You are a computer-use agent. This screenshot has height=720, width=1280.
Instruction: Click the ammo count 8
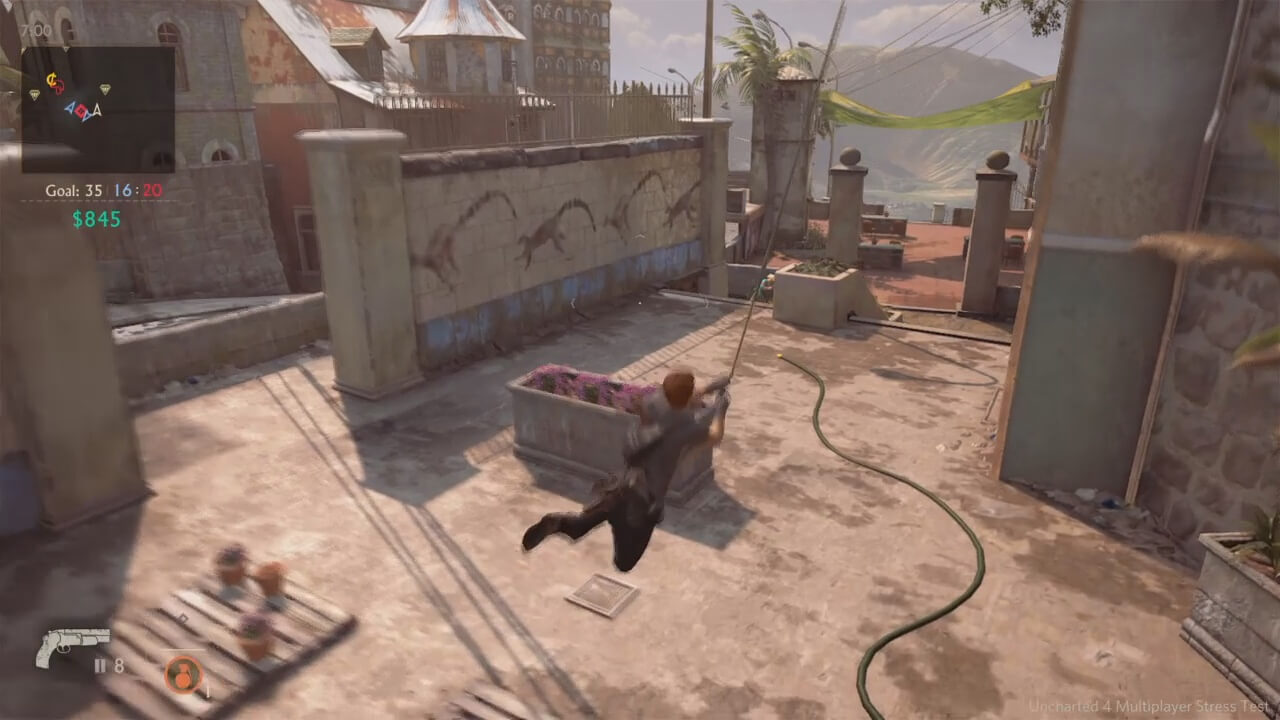pyautogui.click(x=119, y=666)
